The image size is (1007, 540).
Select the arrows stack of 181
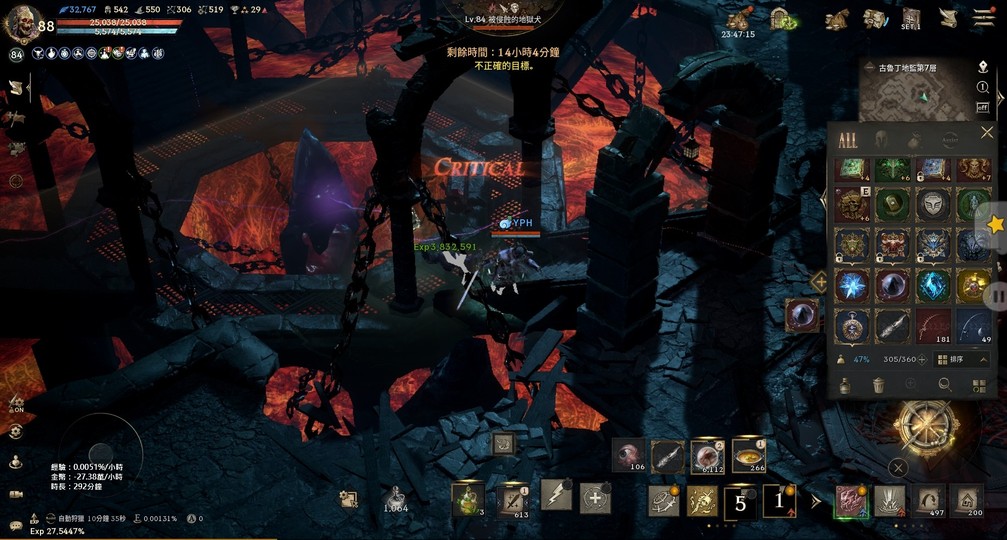[934, 325]
